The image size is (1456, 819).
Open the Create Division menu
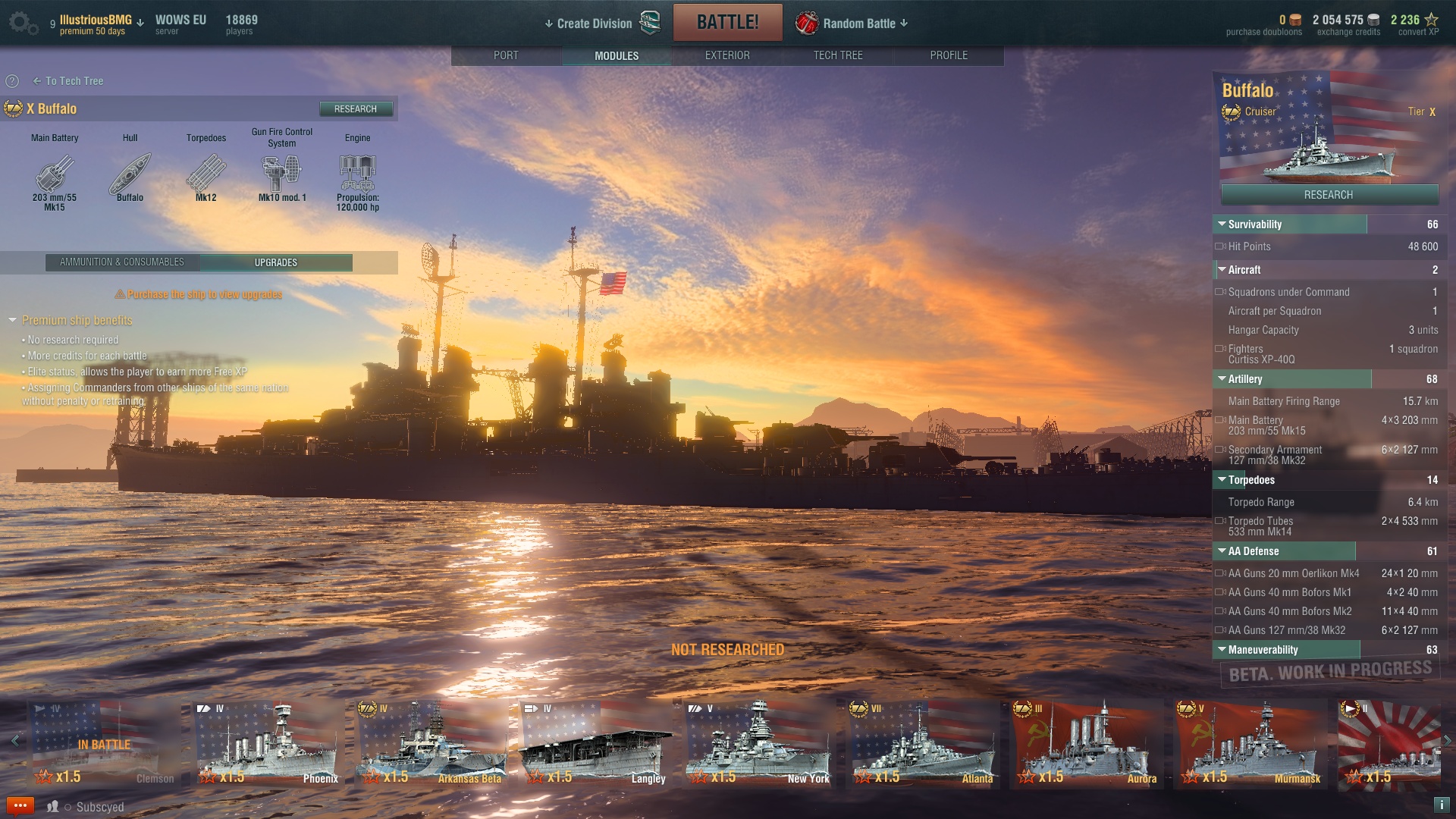[594, 24]
